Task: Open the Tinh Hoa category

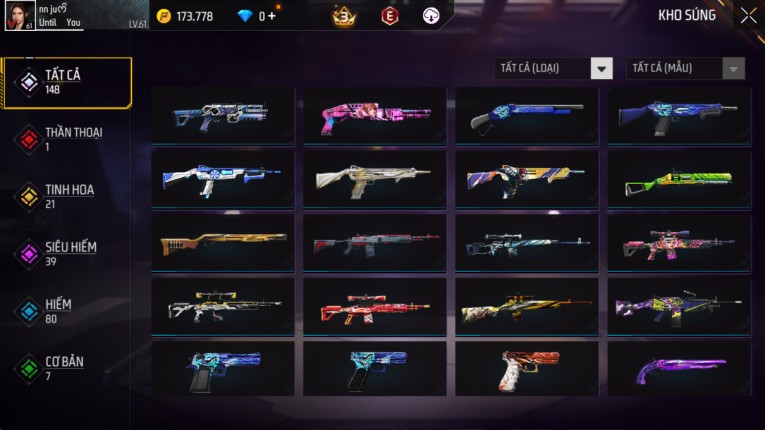Action: click(67, 196)
